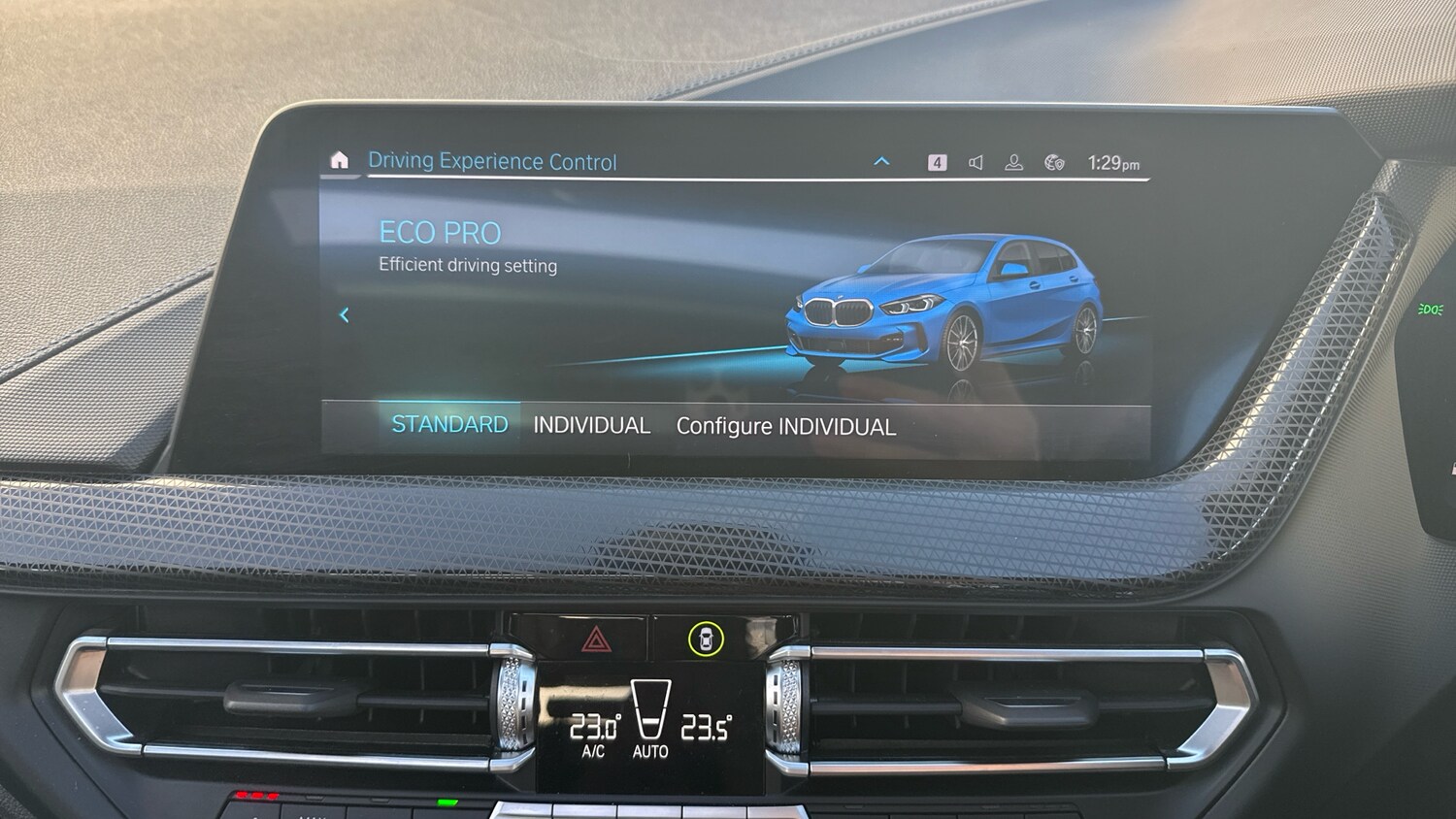Viewport: 1456px width, 819px height.
Task: Open the driver profile icon in the status bar
Action: [x=1013, y=162]
